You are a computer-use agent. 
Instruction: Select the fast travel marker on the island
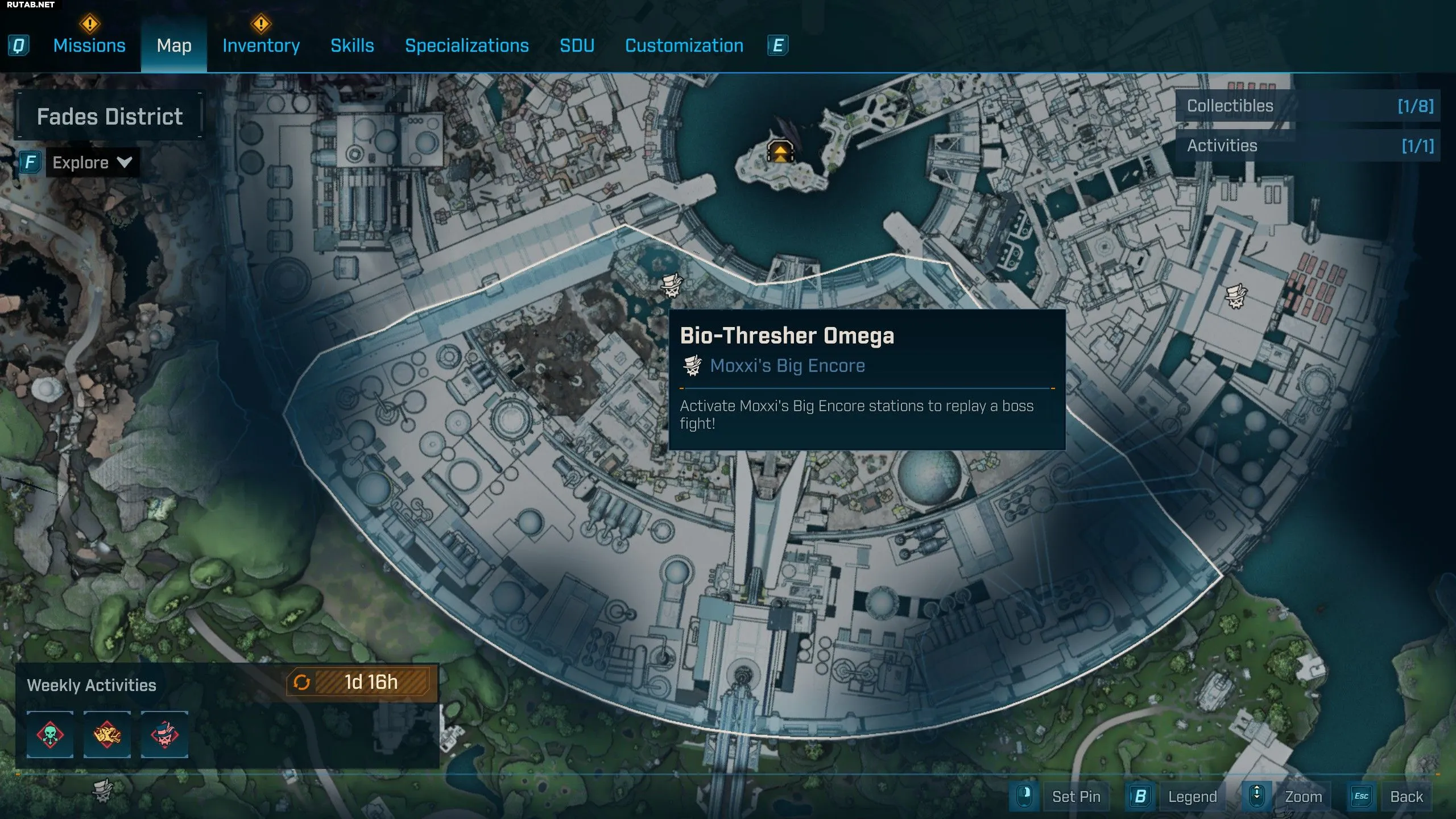[780, 152]
